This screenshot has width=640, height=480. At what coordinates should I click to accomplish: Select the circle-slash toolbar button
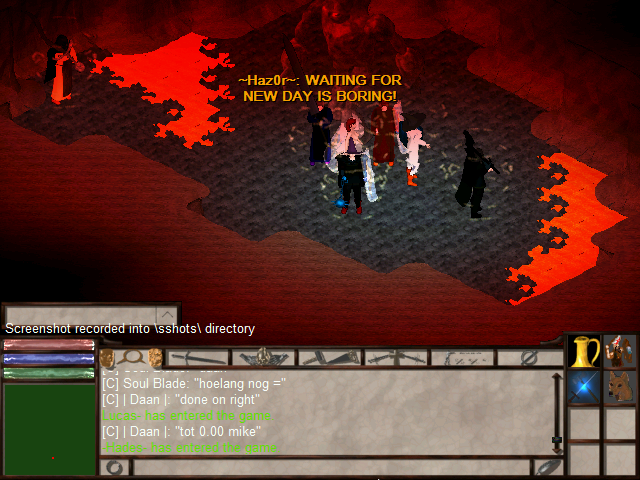528,357
